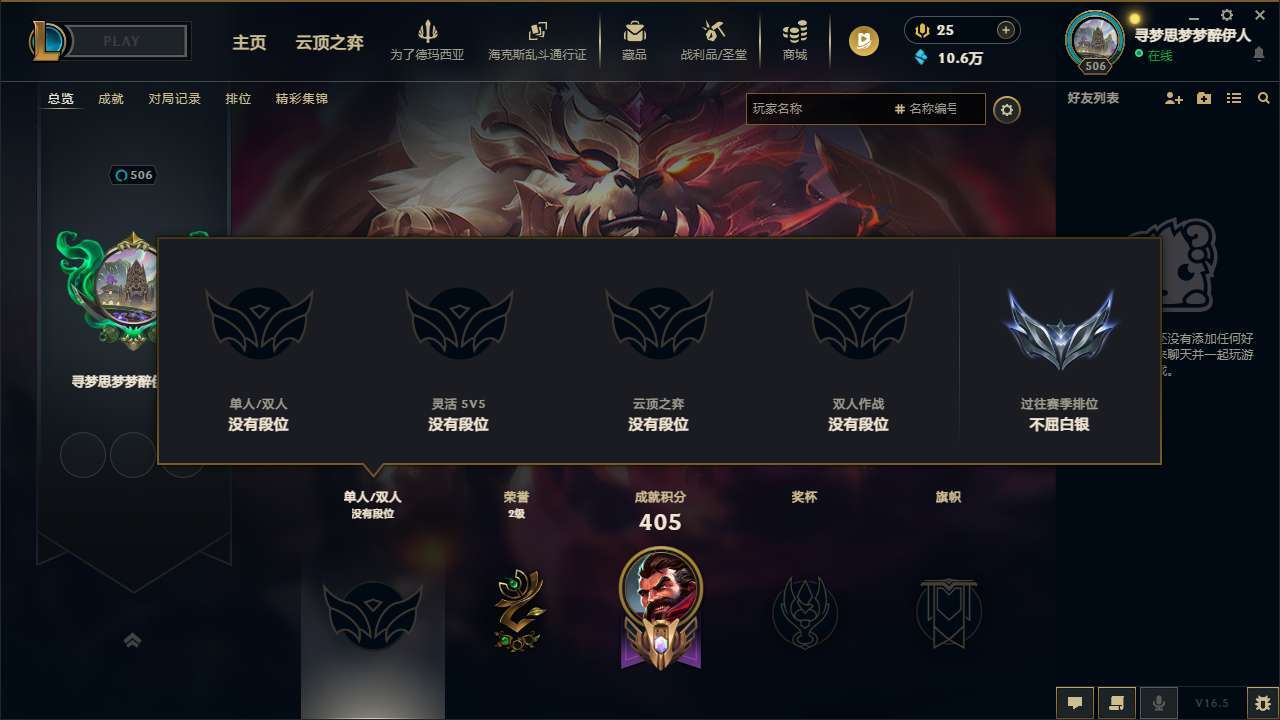View the 为了德玛西亚 event

(428, 40)
